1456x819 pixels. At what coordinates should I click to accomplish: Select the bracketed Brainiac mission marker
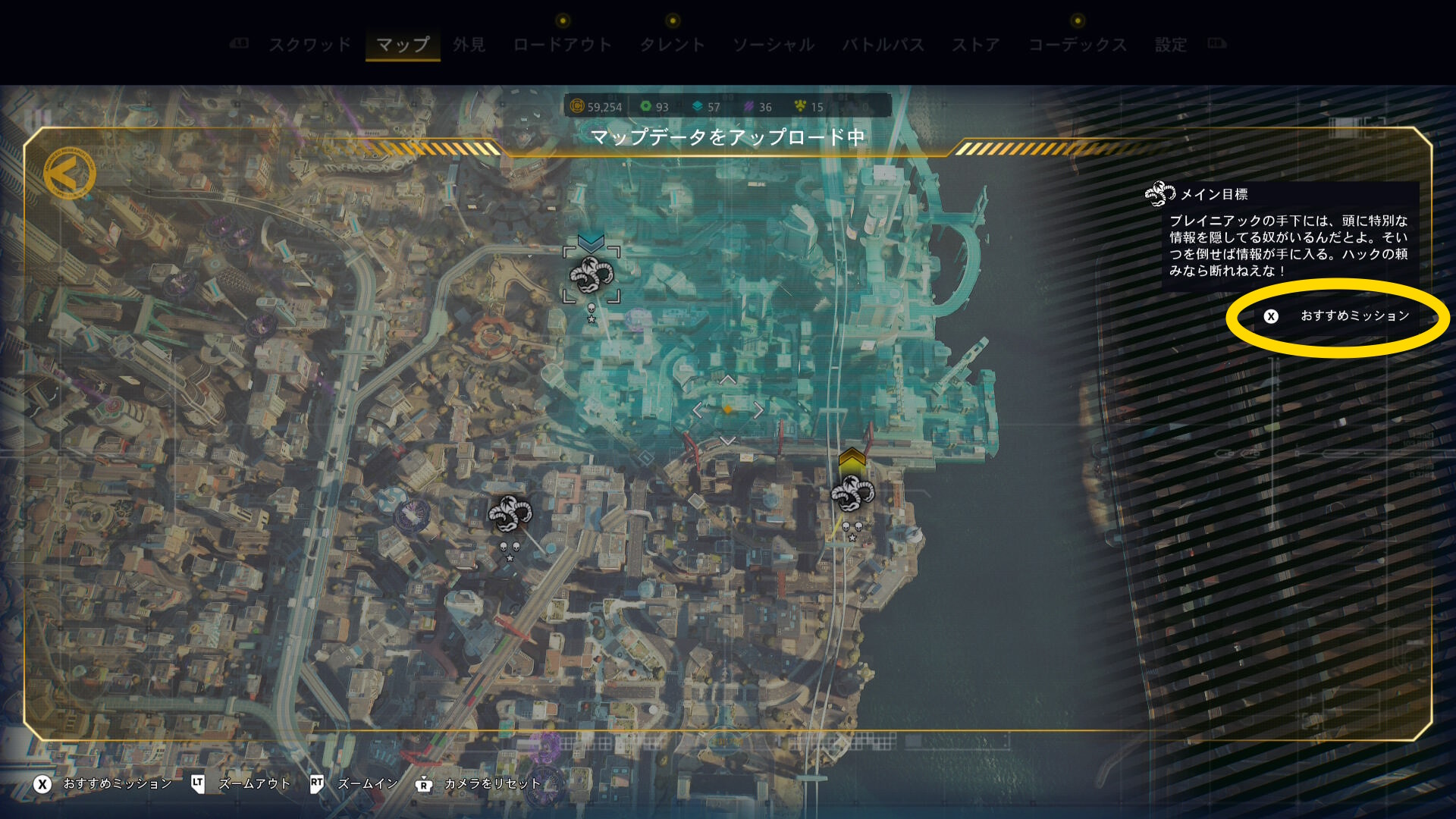pos(591,276)
